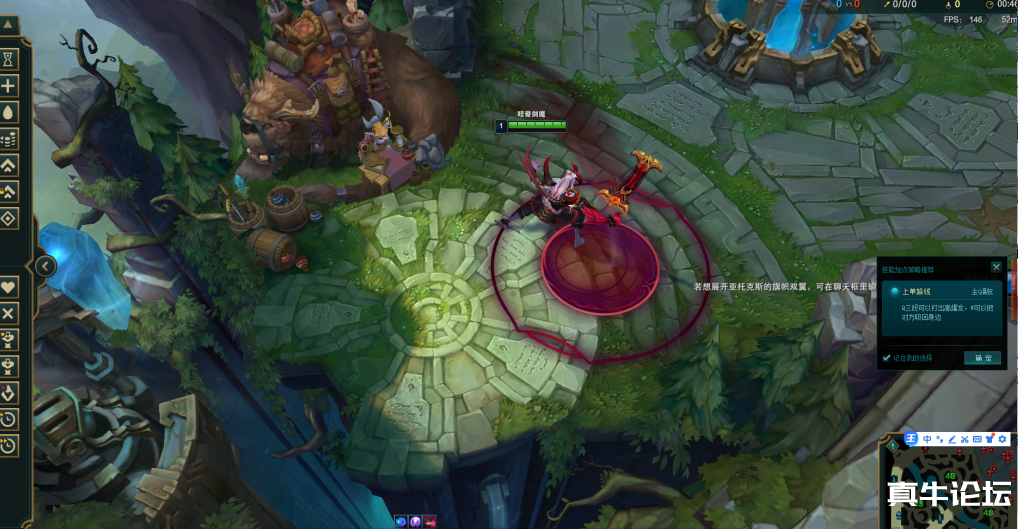The height and width of the screenshot is (529, 1018).
Task: Open the input method gear settings
Action: [x=1004, y=439]
